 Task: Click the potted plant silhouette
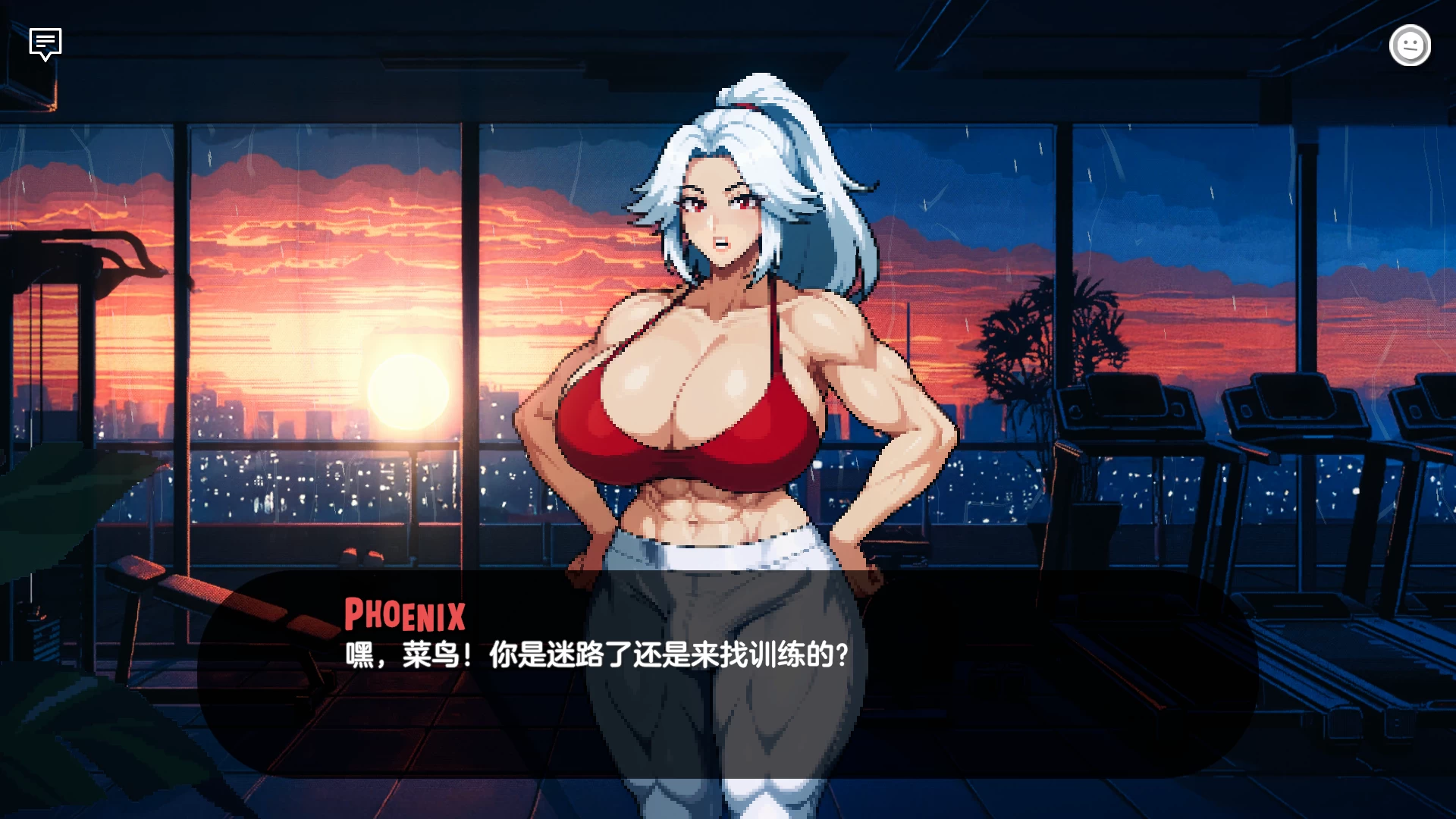coord(1054,326)
